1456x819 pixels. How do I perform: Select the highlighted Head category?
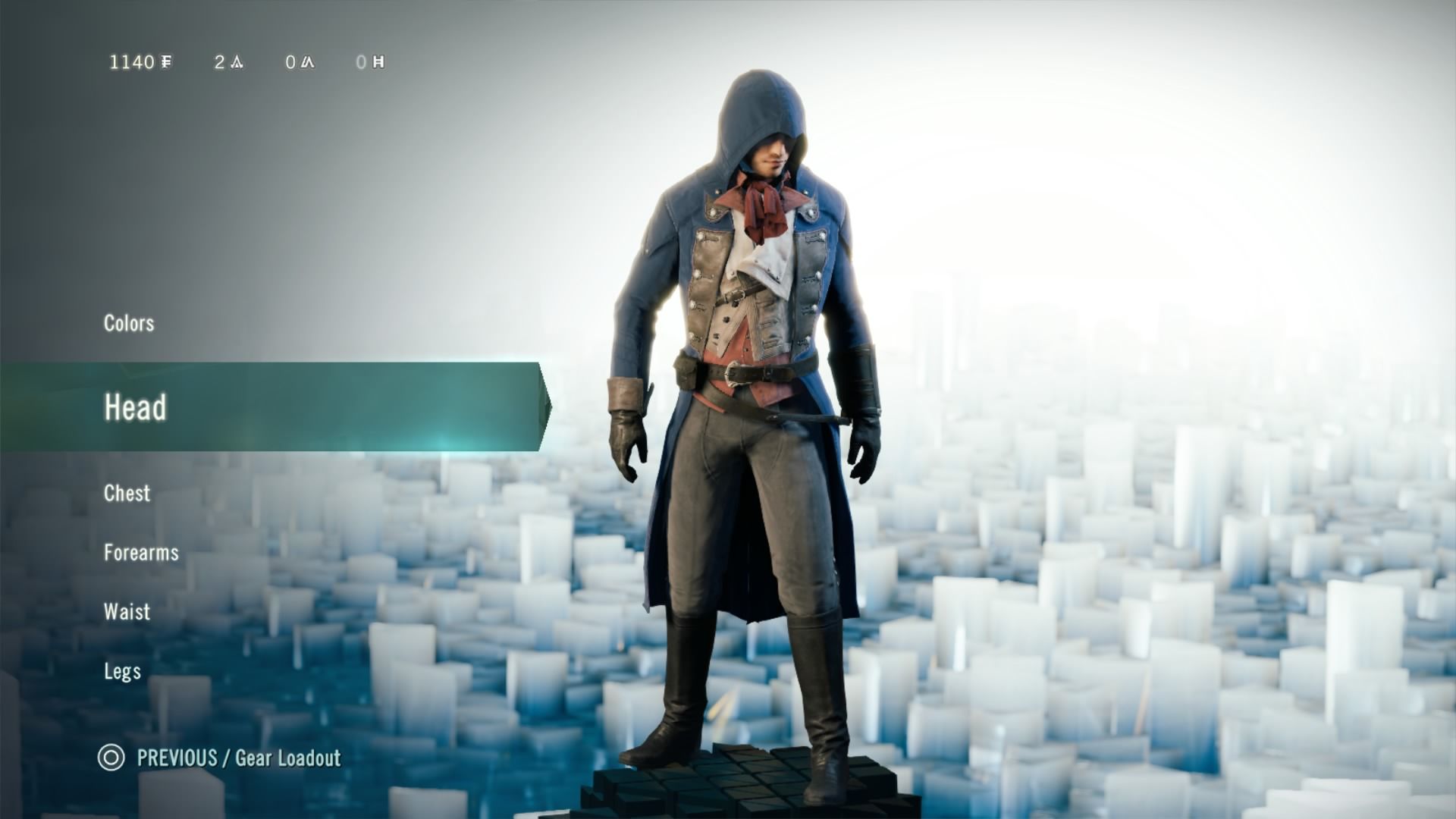pos(135,407)
